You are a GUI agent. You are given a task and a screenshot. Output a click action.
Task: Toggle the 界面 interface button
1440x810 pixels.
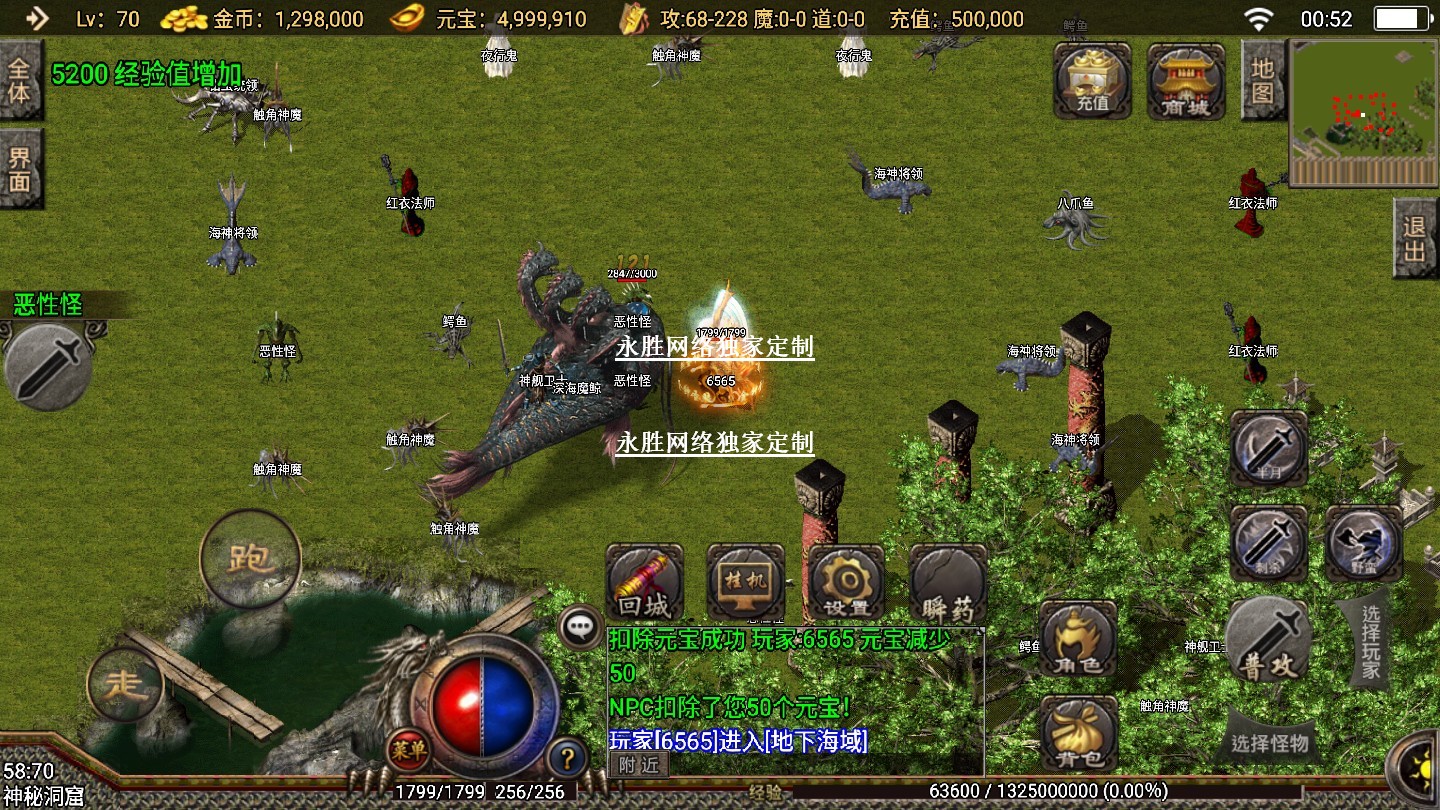20,170
